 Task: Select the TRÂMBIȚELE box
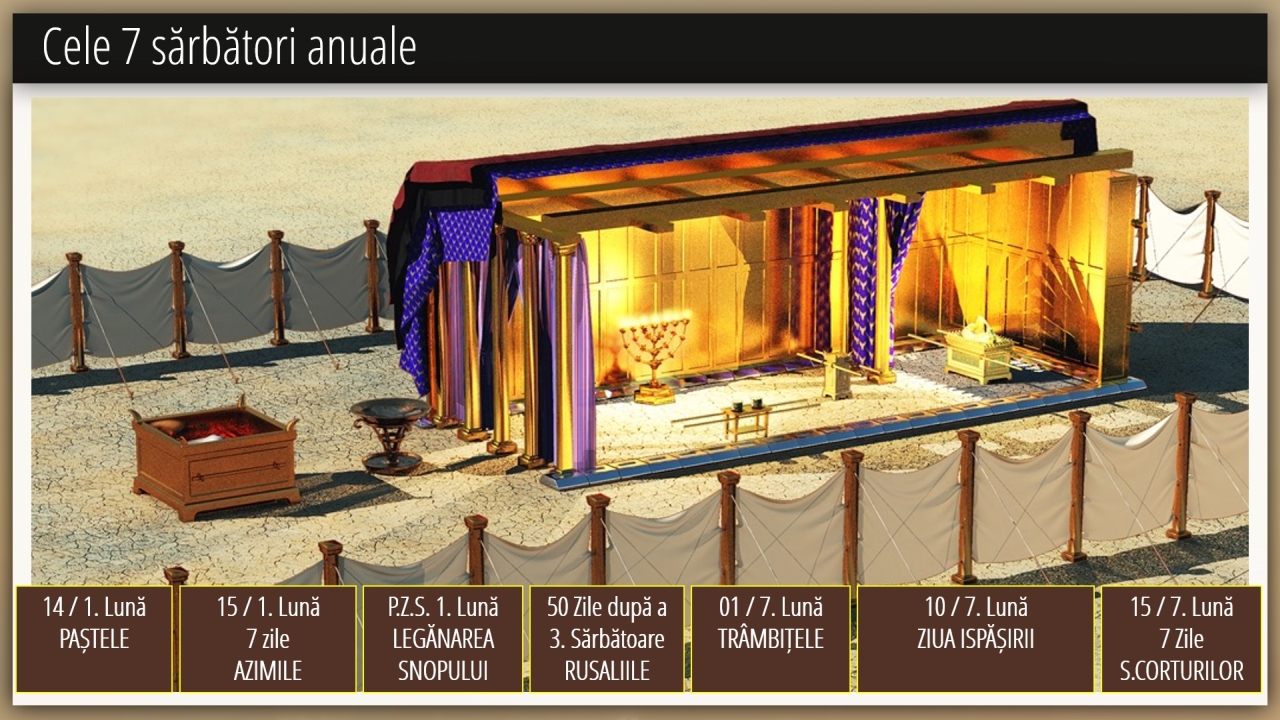click(x=770, y=639)
